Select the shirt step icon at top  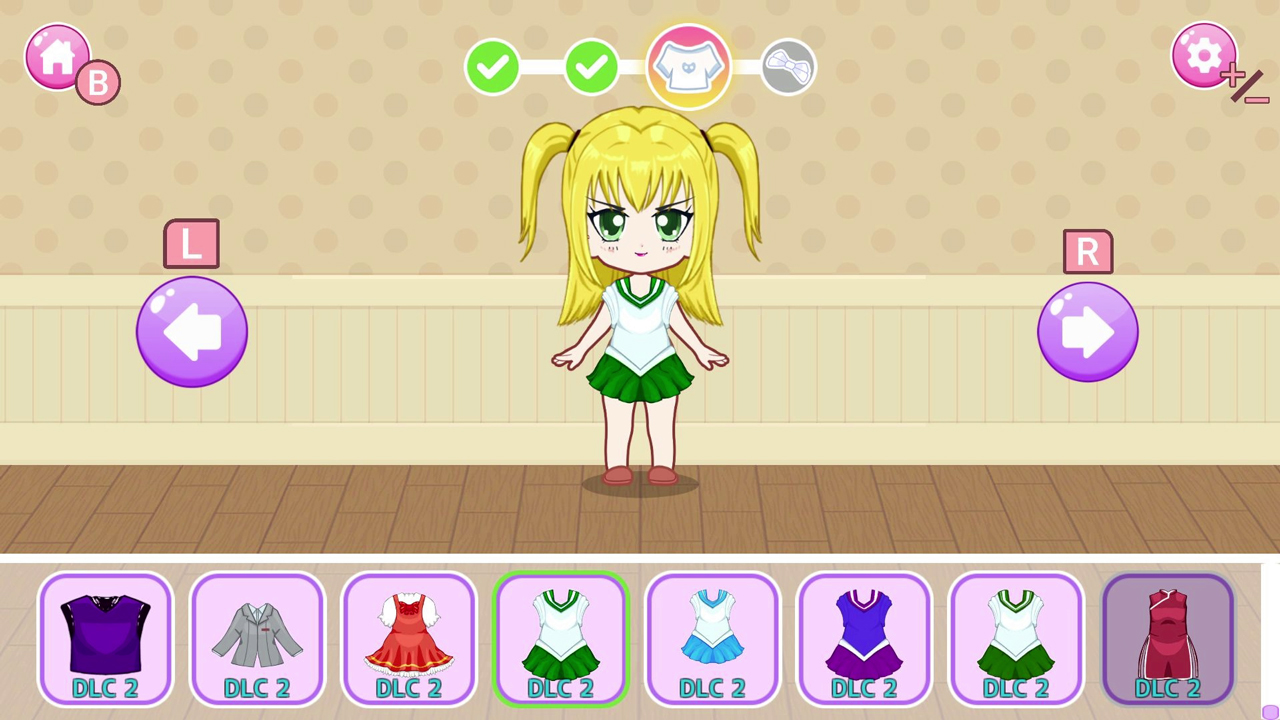[688, 65]
